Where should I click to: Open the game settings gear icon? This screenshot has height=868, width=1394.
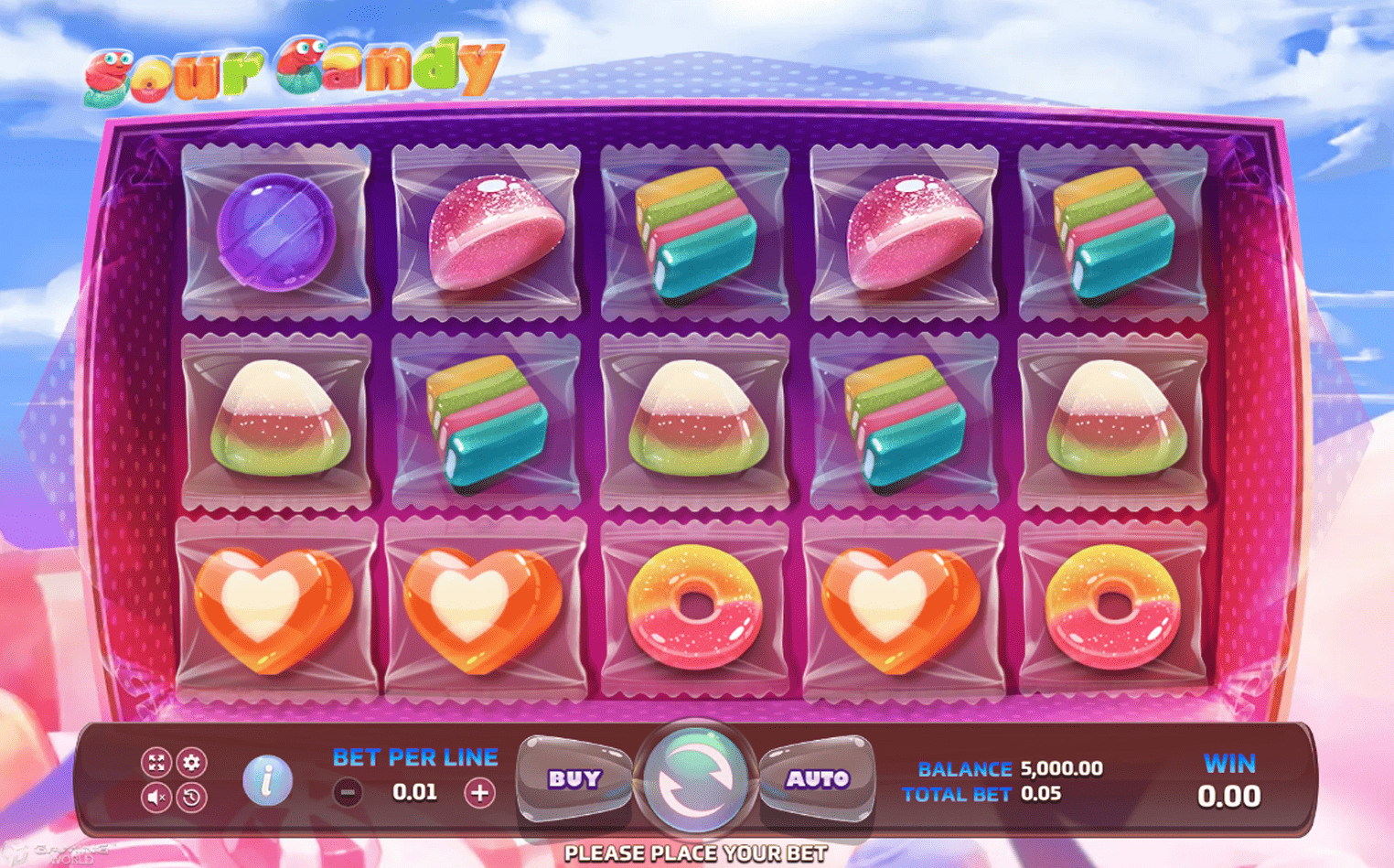point(192,761)
